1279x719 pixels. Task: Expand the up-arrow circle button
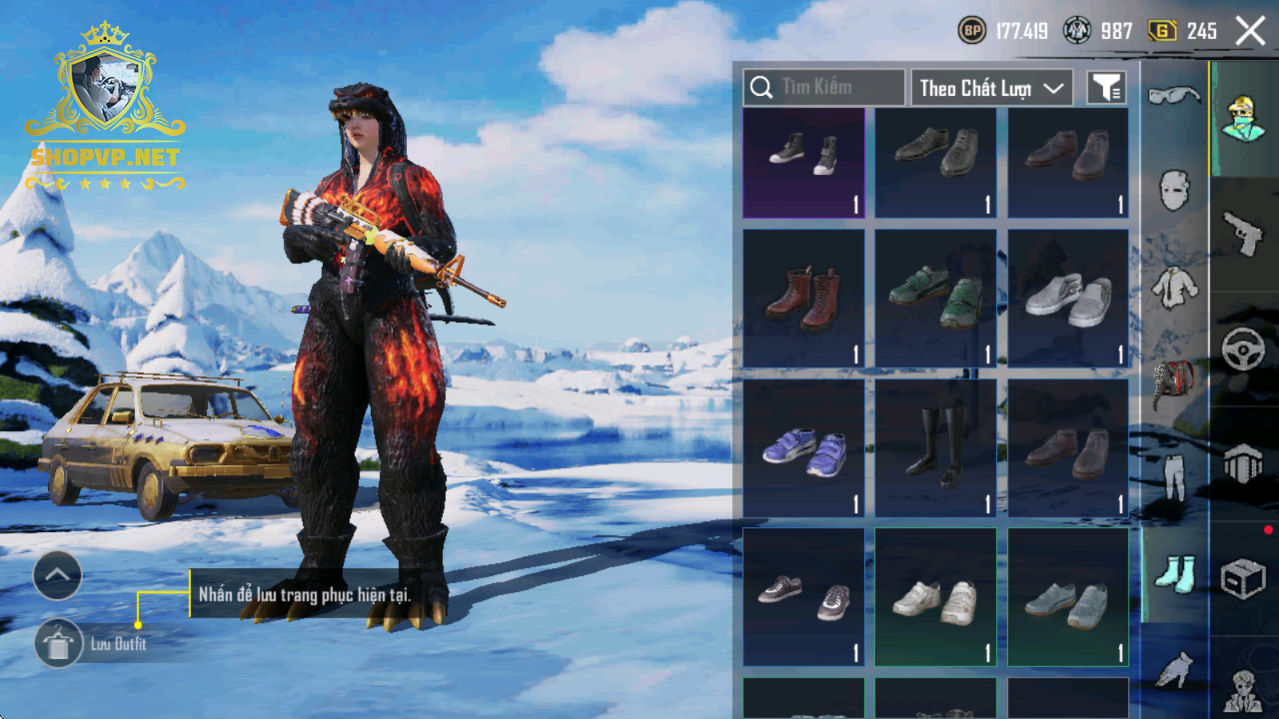[x=57, y=575]
